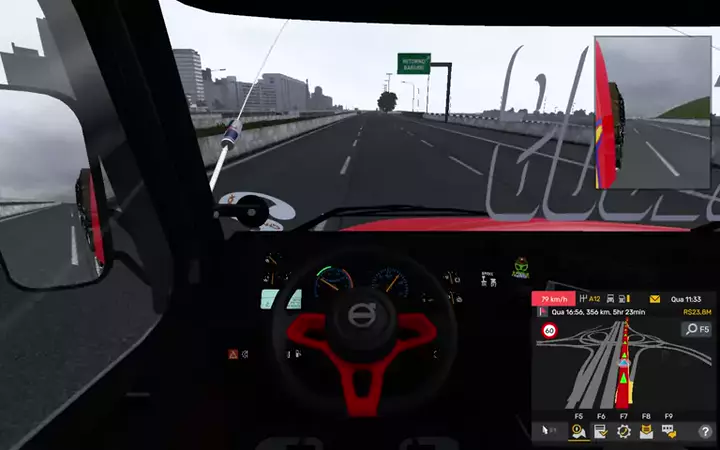Click the mouse pointer toggle icon
This screenshot has width=720, height=450.
(548, 431)
